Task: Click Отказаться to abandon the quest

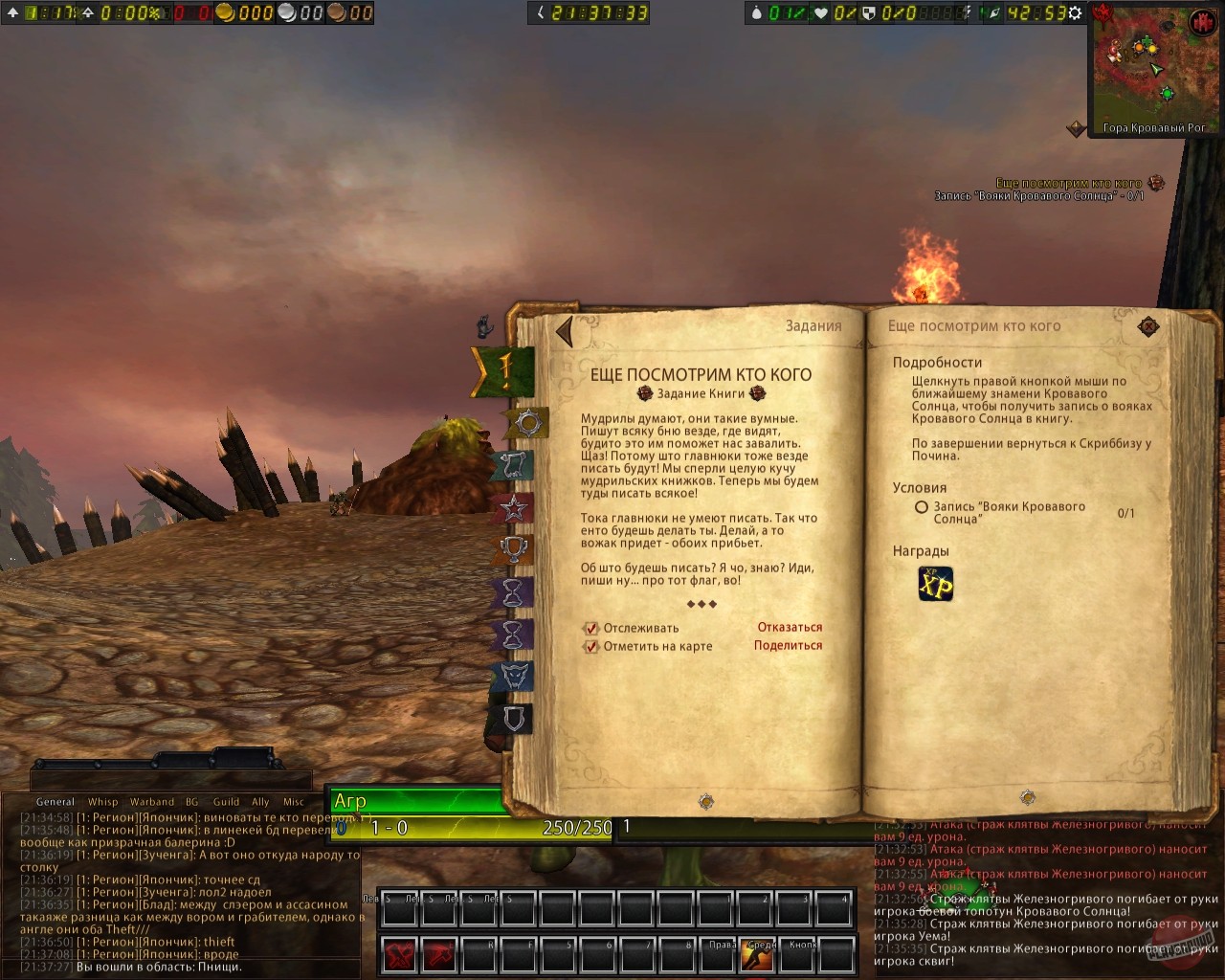Action: [x=789, y=627]
